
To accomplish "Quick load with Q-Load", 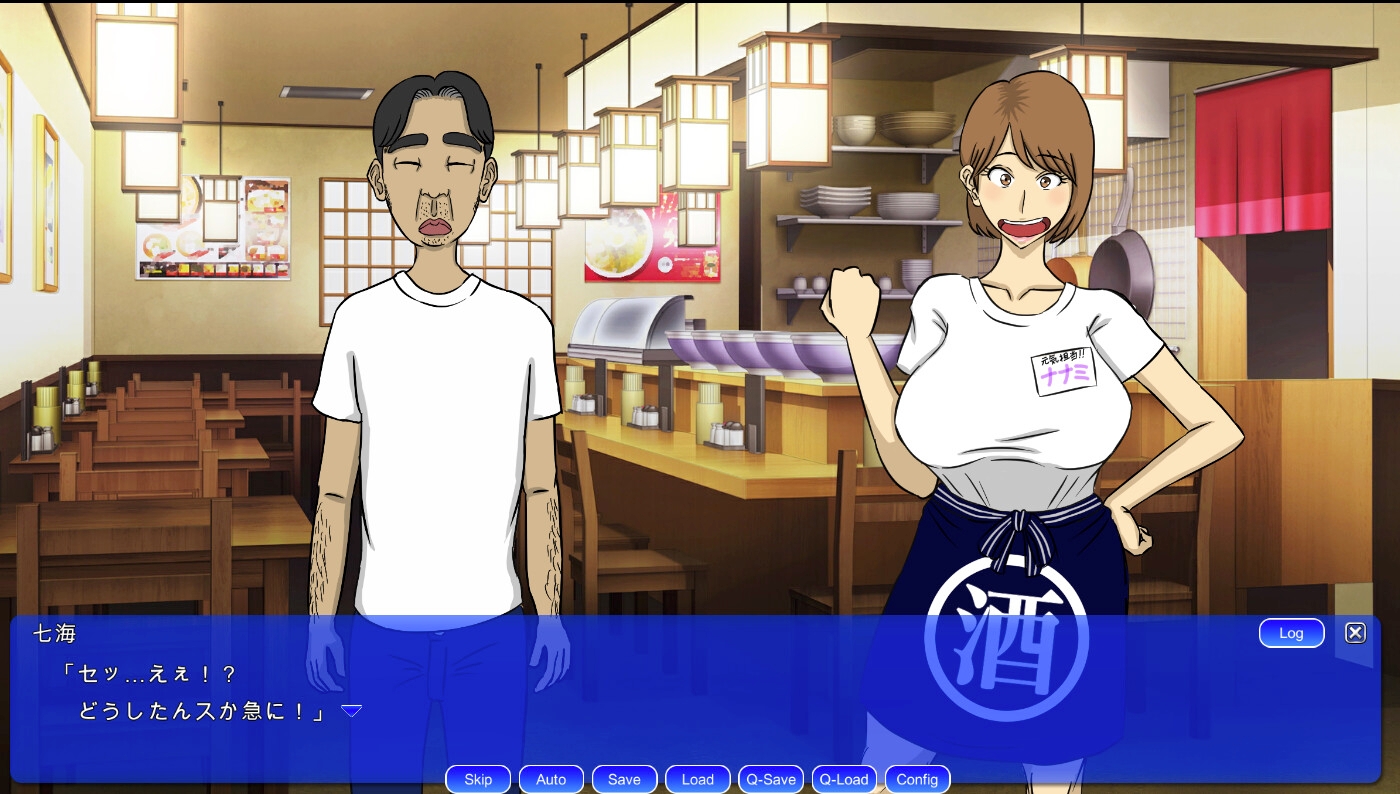I will pyautogui.click(x=844, y=780).
